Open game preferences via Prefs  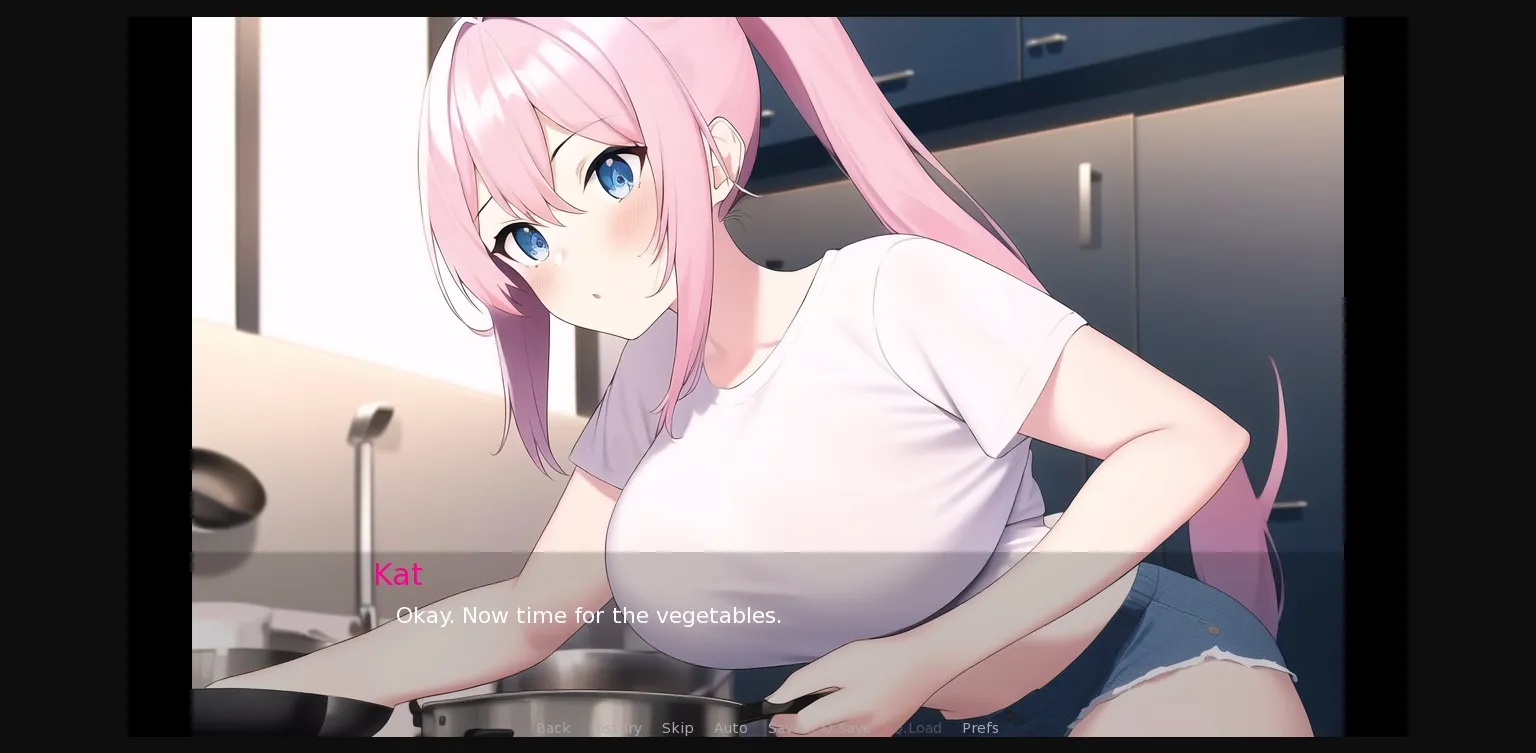point(980,728)
